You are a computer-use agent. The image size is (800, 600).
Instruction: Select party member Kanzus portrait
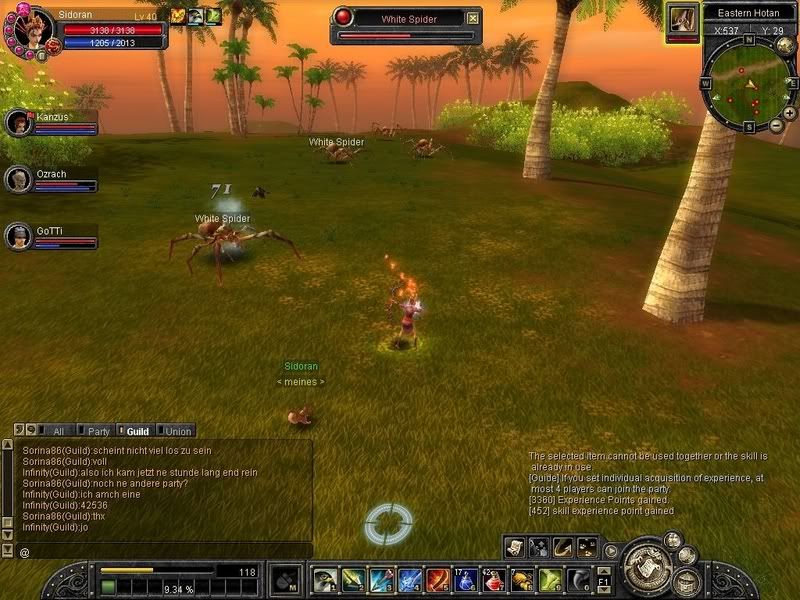[x=17, y=123]
